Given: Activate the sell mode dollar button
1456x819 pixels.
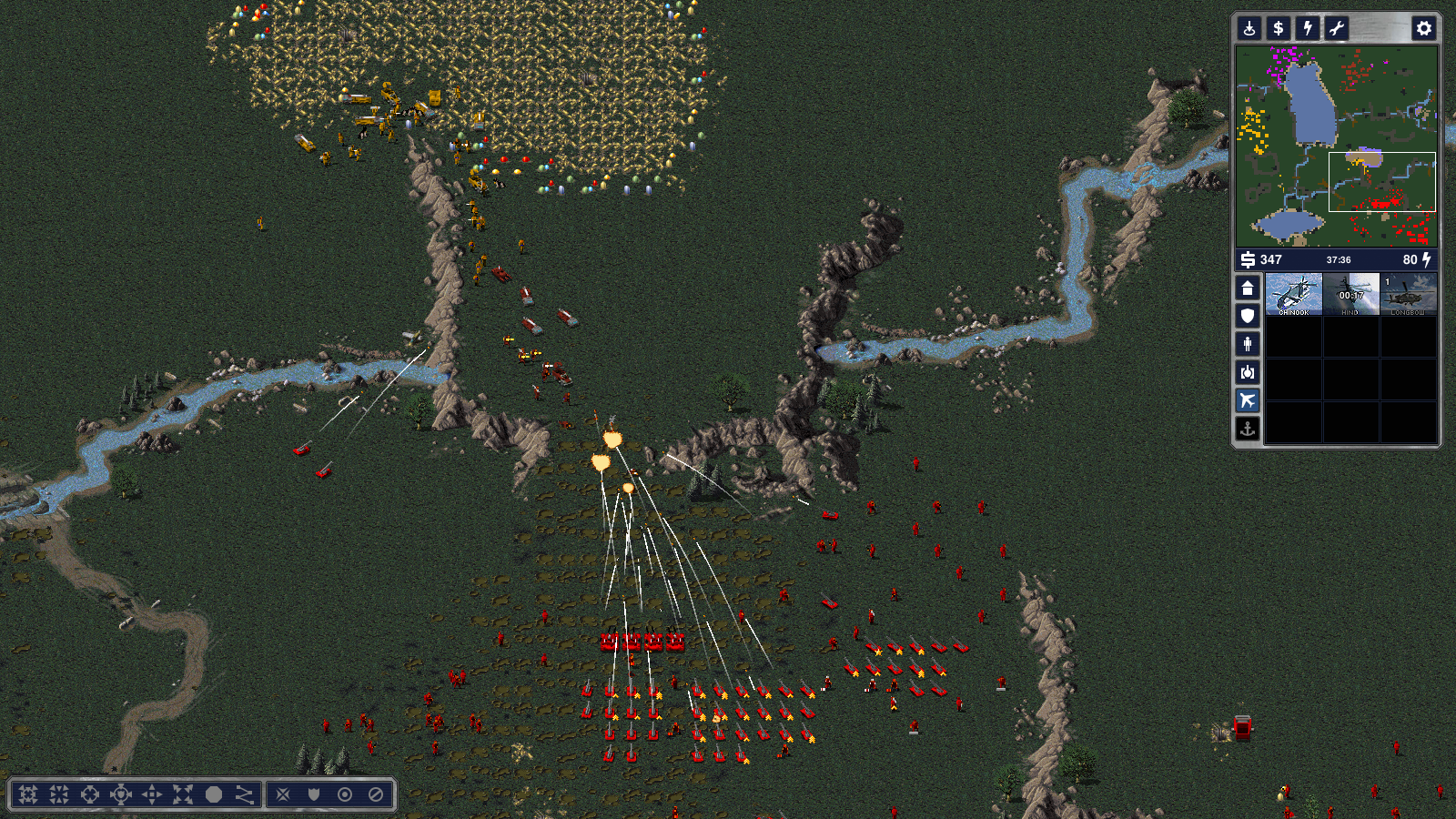Looking at the screenshot, I should click(x=1279, y=28).
